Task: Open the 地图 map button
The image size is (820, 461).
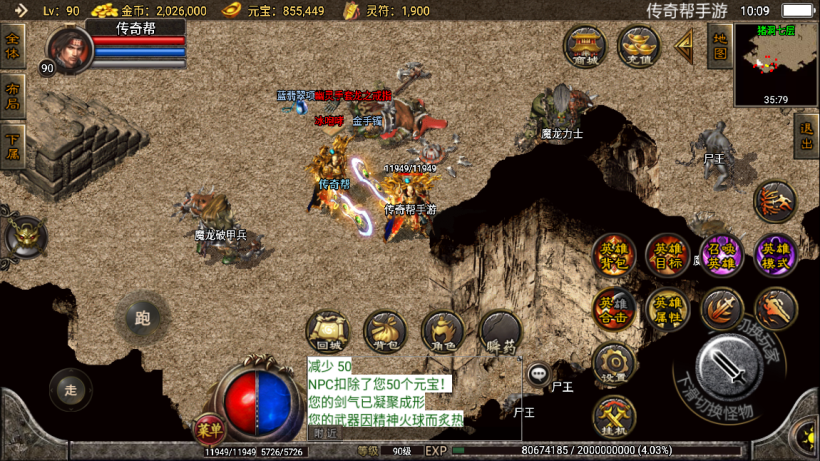Action: [718, 45]
